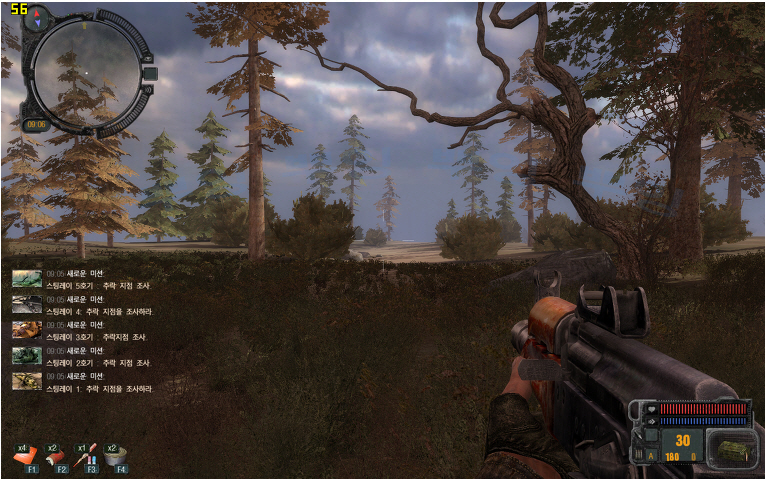The width and height of the screenshot is (766, 479).
Task: Use the F4 quick slot item
Action: (118, 456)
